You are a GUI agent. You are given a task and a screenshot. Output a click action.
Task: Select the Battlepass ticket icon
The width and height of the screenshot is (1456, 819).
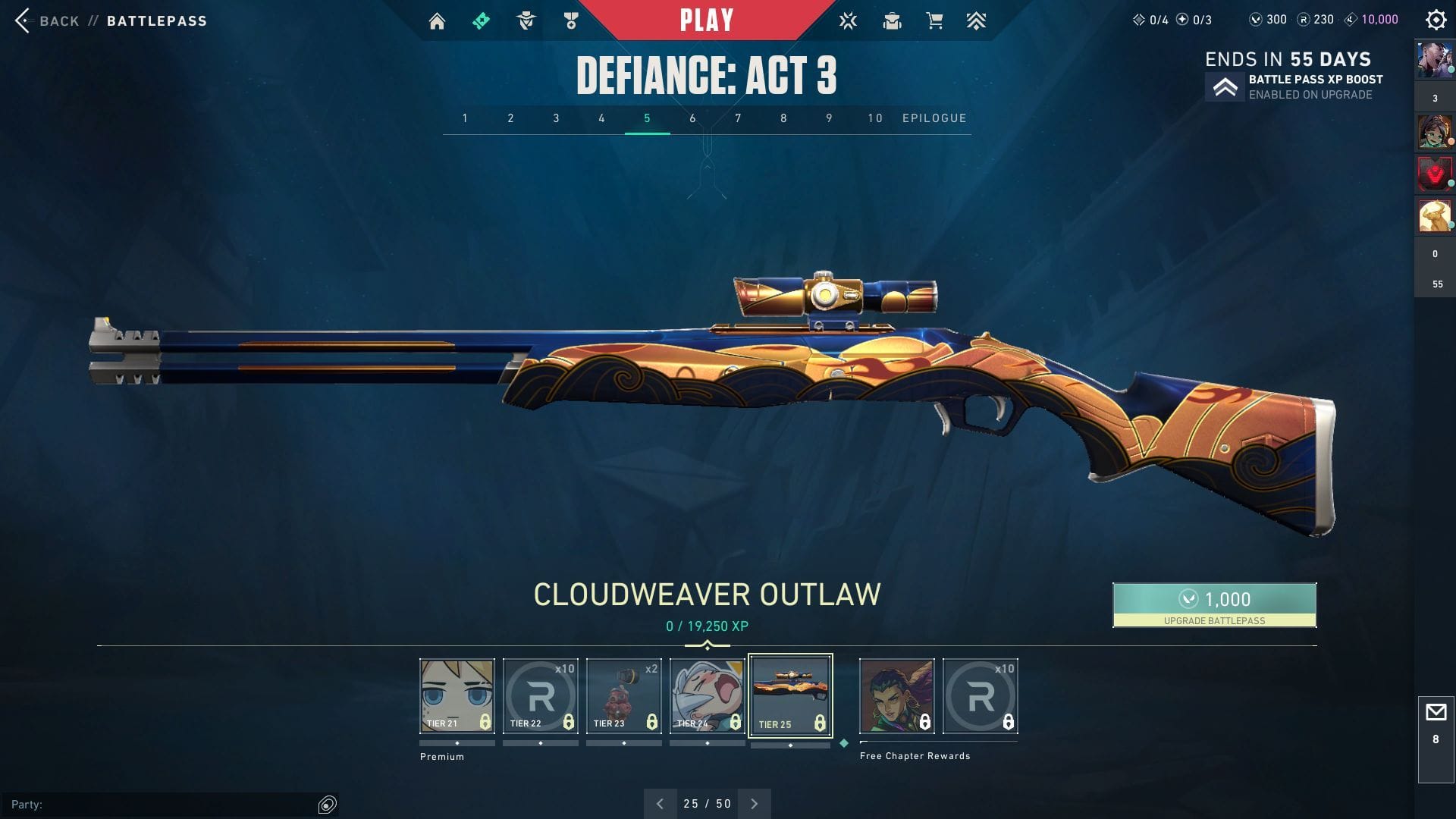pos(481,20)
